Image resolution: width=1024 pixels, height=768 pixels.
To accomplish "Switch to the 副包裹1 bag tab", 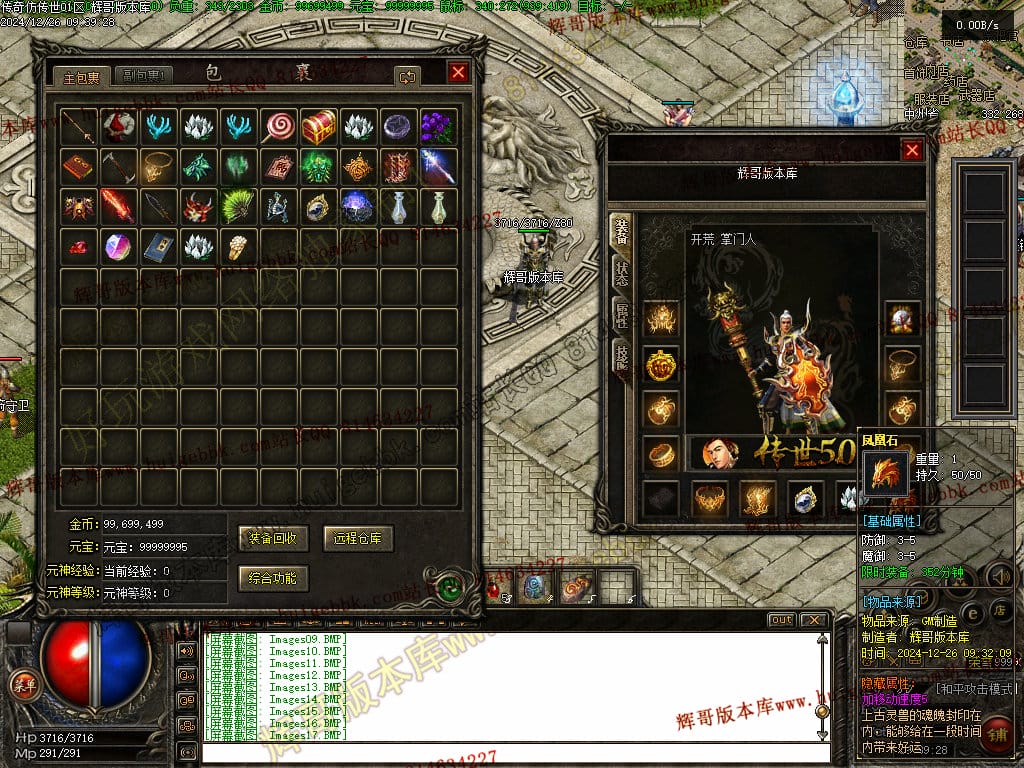I will click(144, 76).
